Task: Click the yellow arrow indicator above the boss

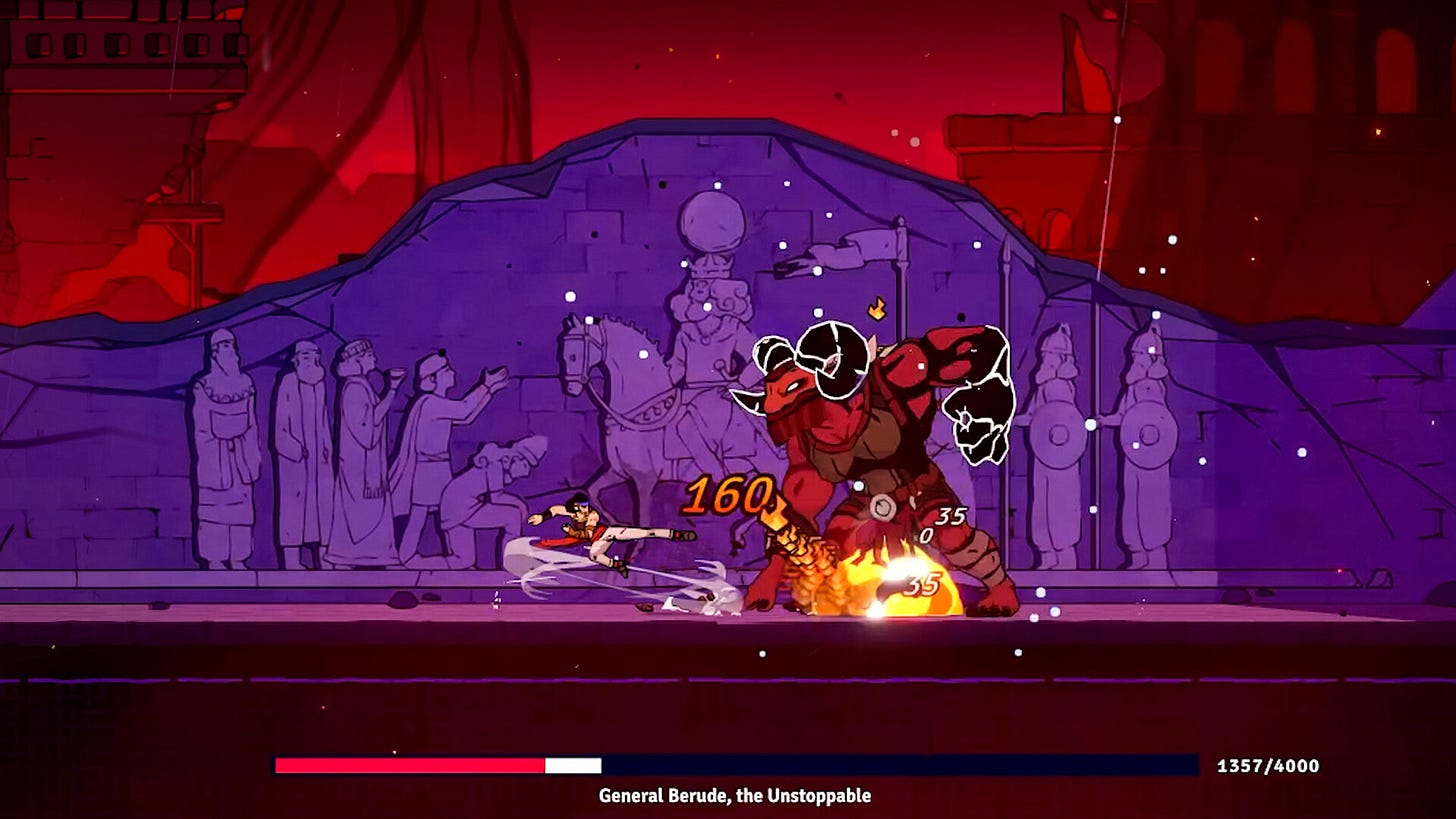Action: 879,308
